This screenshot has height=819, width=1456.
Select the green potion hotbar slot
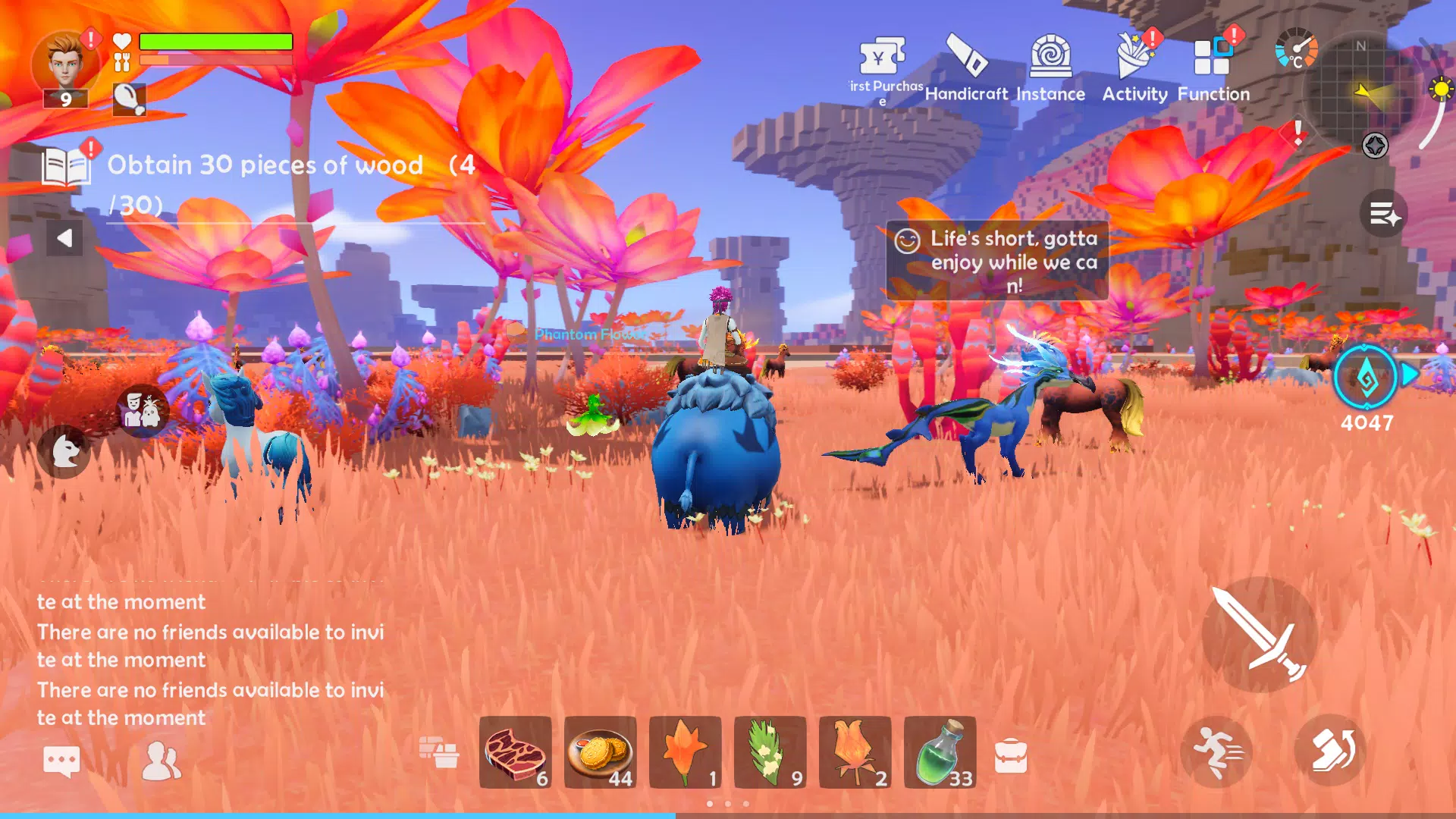940,752
